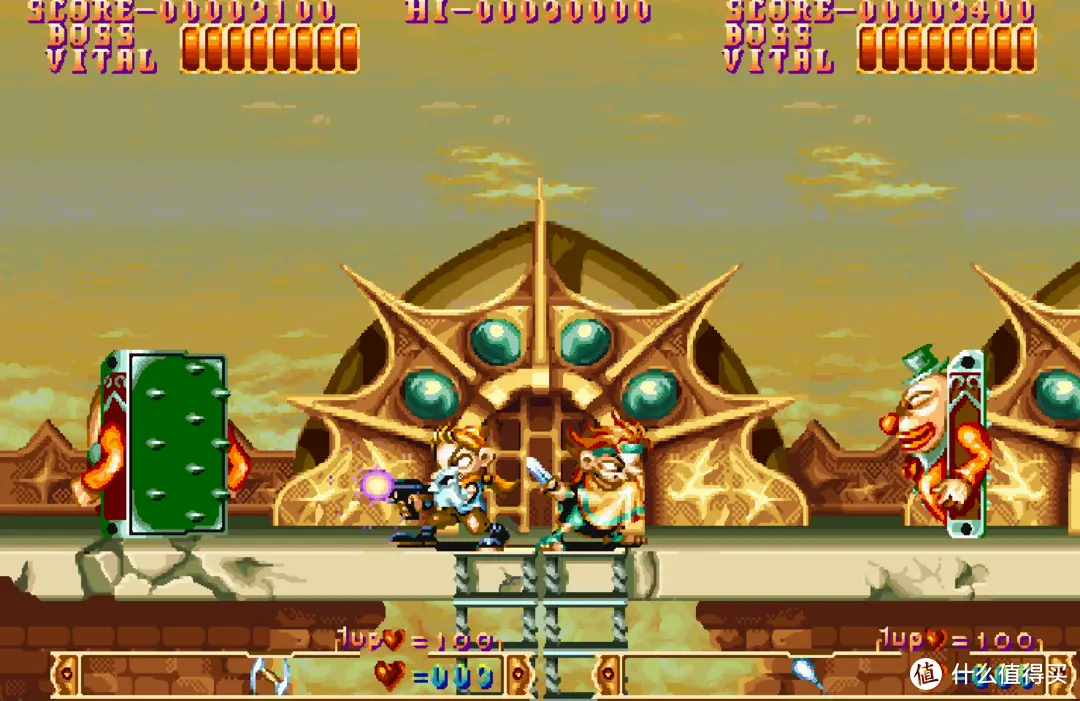Click player two's blue dagger weapon icon
Viewport: 1080px width, 701px height.
pyautogui.click(x=808, y=674)
